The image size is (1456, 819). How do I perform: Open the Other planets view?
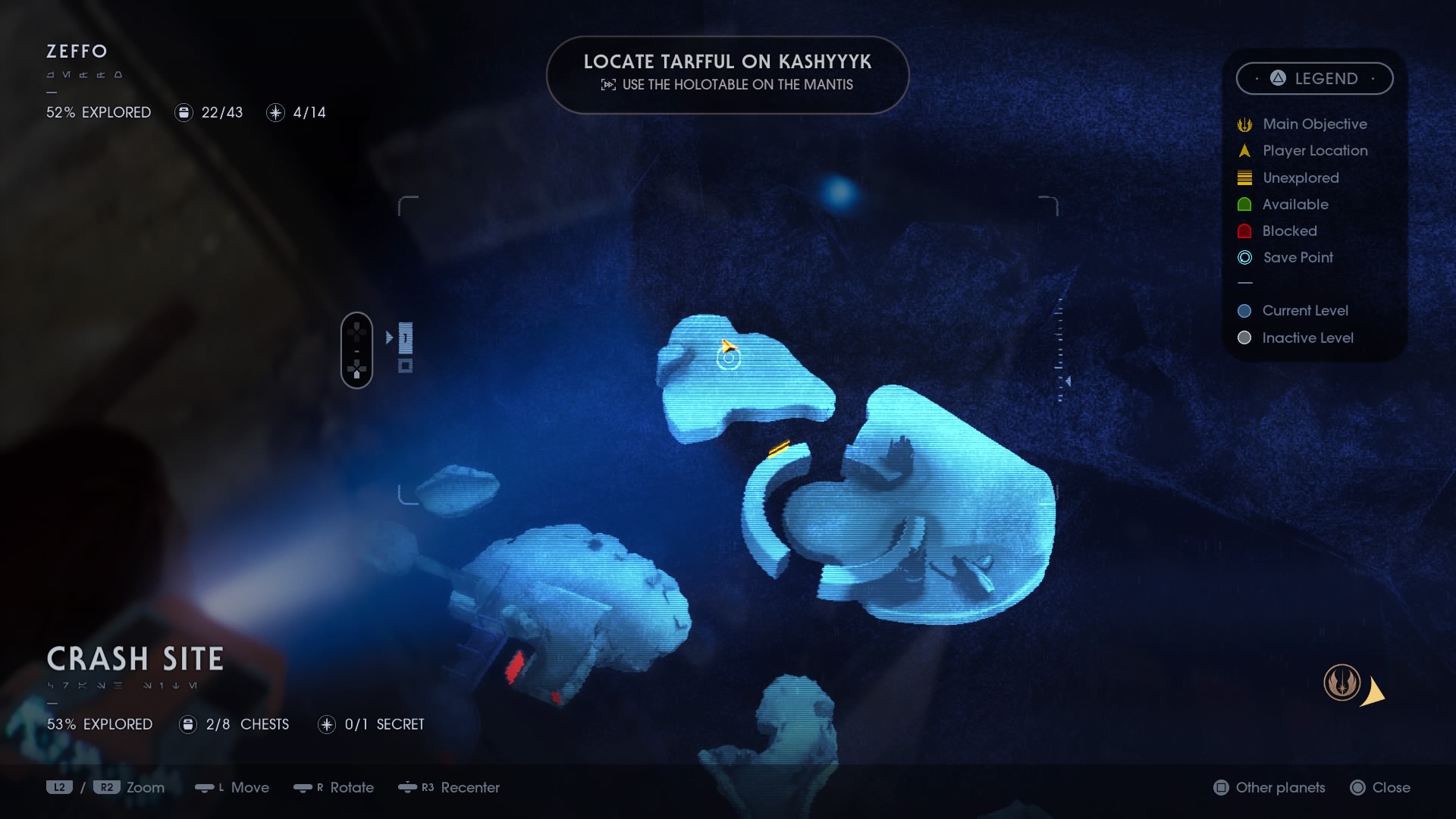tap(1269, 788)
